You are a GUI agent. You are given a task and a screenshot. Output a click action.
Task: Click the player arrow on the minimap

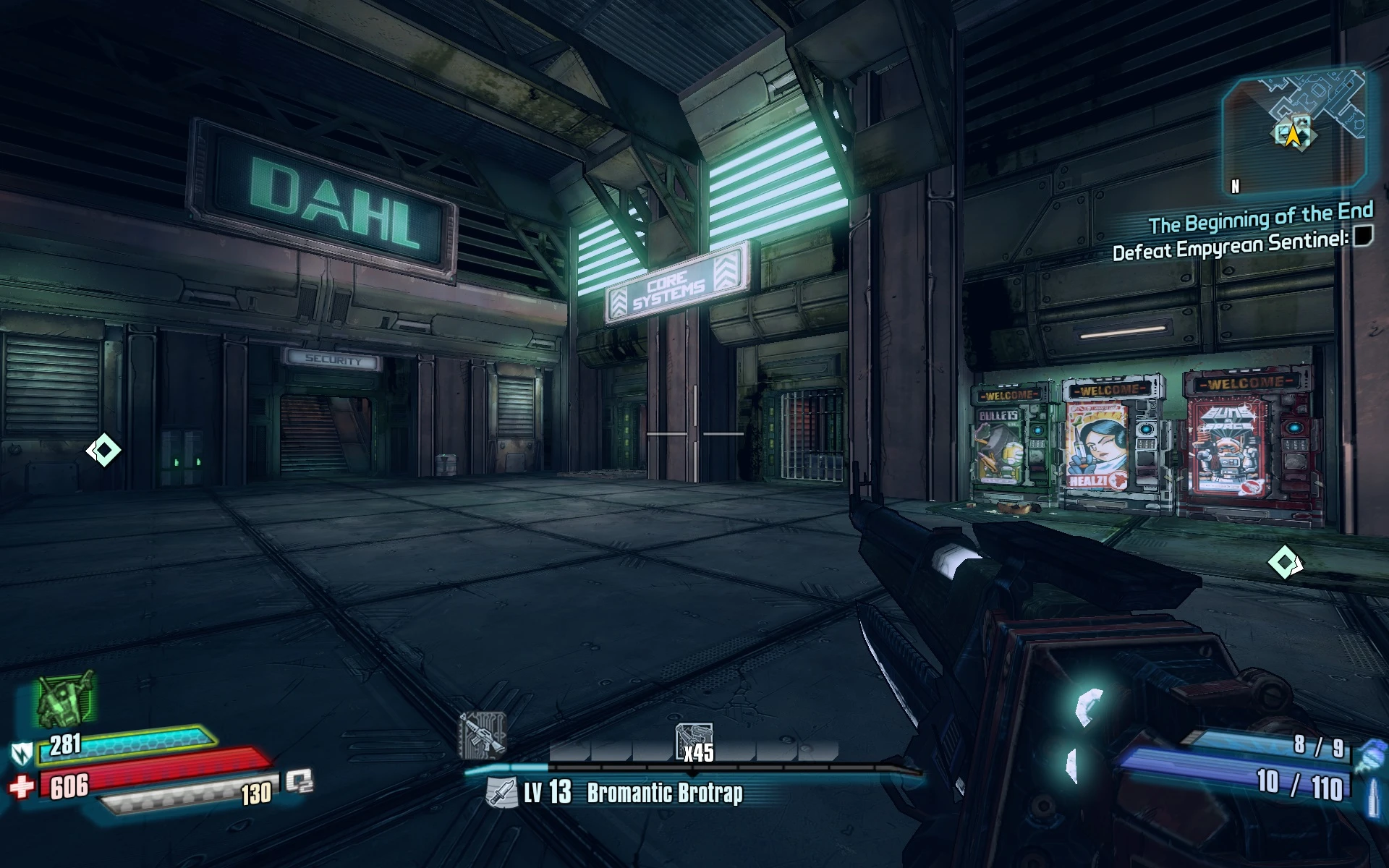coord(1293,133)
